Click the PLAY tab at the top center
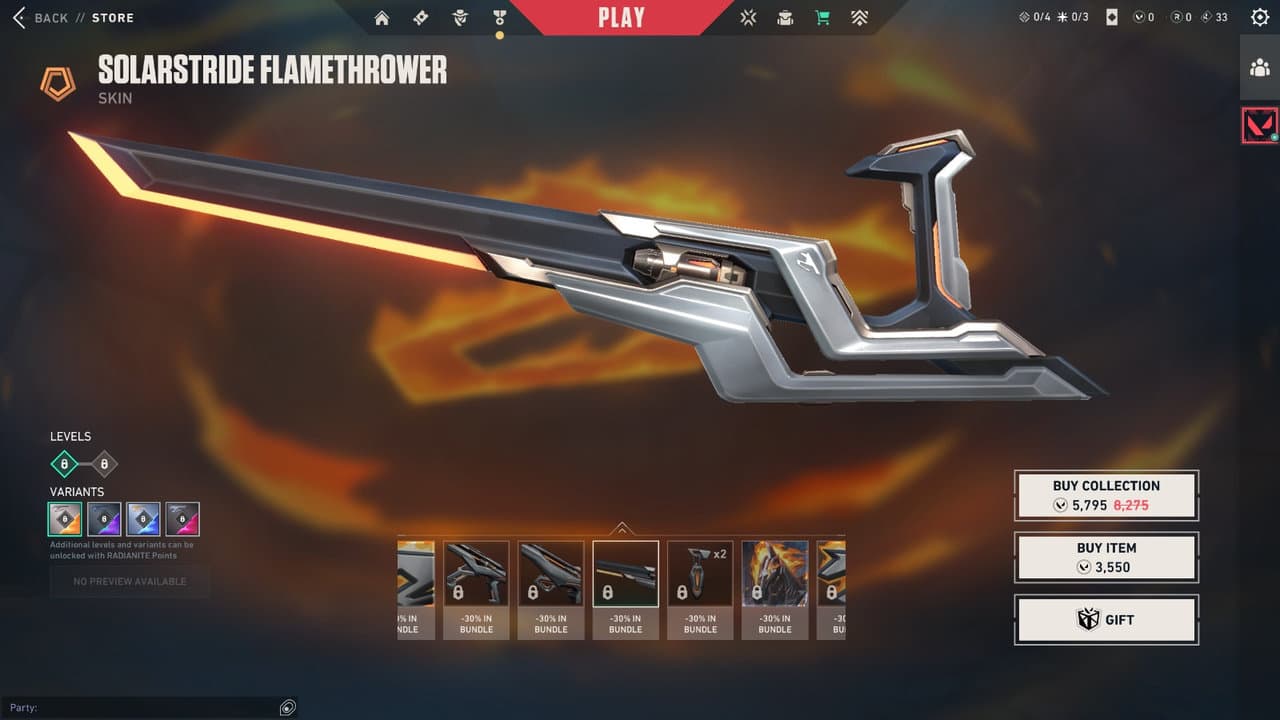This screenshot has width=1280, height=720. [x=621, y=16]
